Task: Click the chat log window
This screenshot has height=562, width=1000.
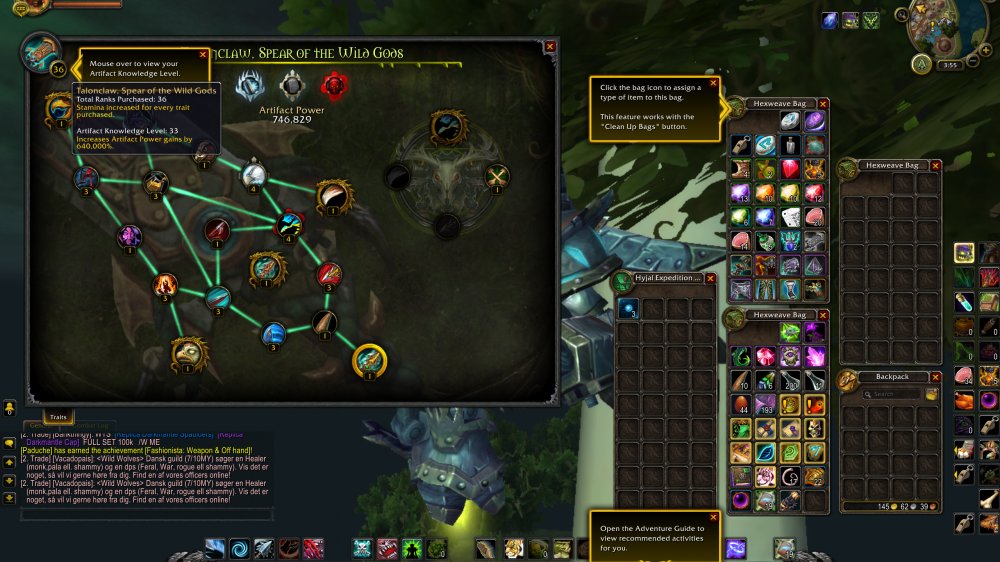Action: pyautogui.click(x=140, y=470)
